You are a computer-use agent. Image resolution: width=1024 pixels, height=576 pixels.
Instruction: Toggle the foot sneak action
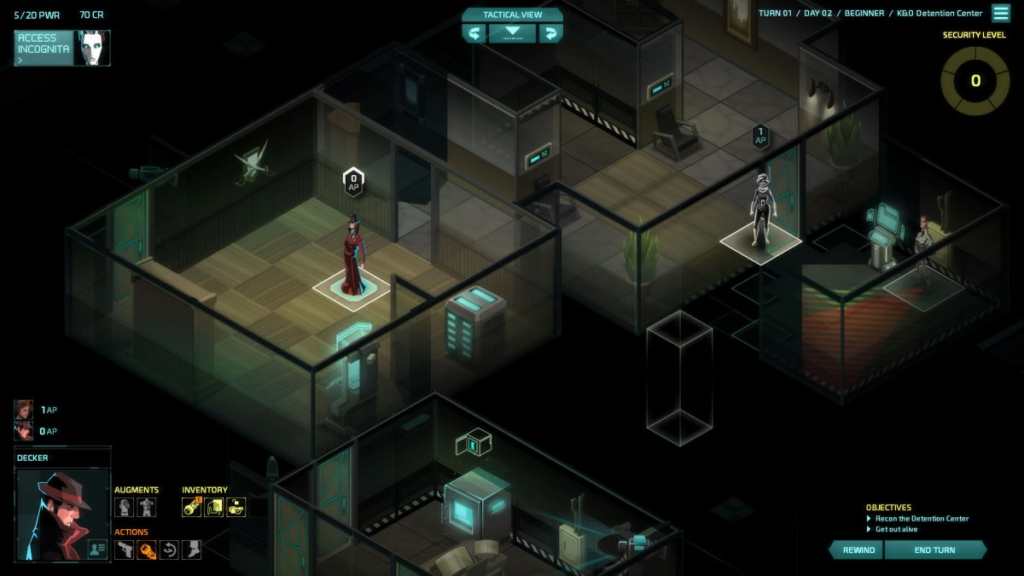click(x=192, y=549)
